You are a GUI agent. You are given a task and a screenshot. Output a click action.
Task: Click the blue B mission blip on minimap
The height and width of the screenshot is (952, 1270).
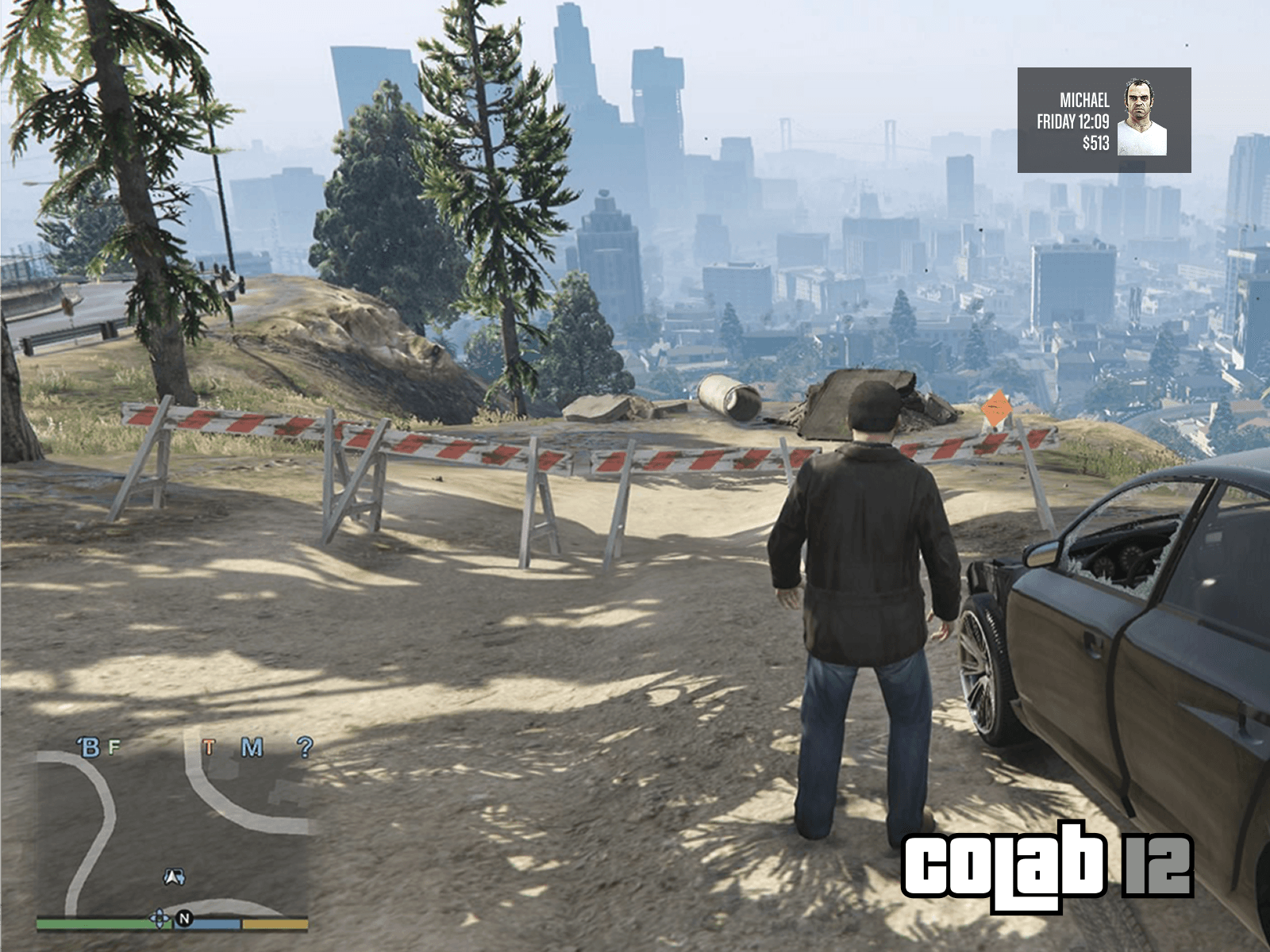click(90, 747)
